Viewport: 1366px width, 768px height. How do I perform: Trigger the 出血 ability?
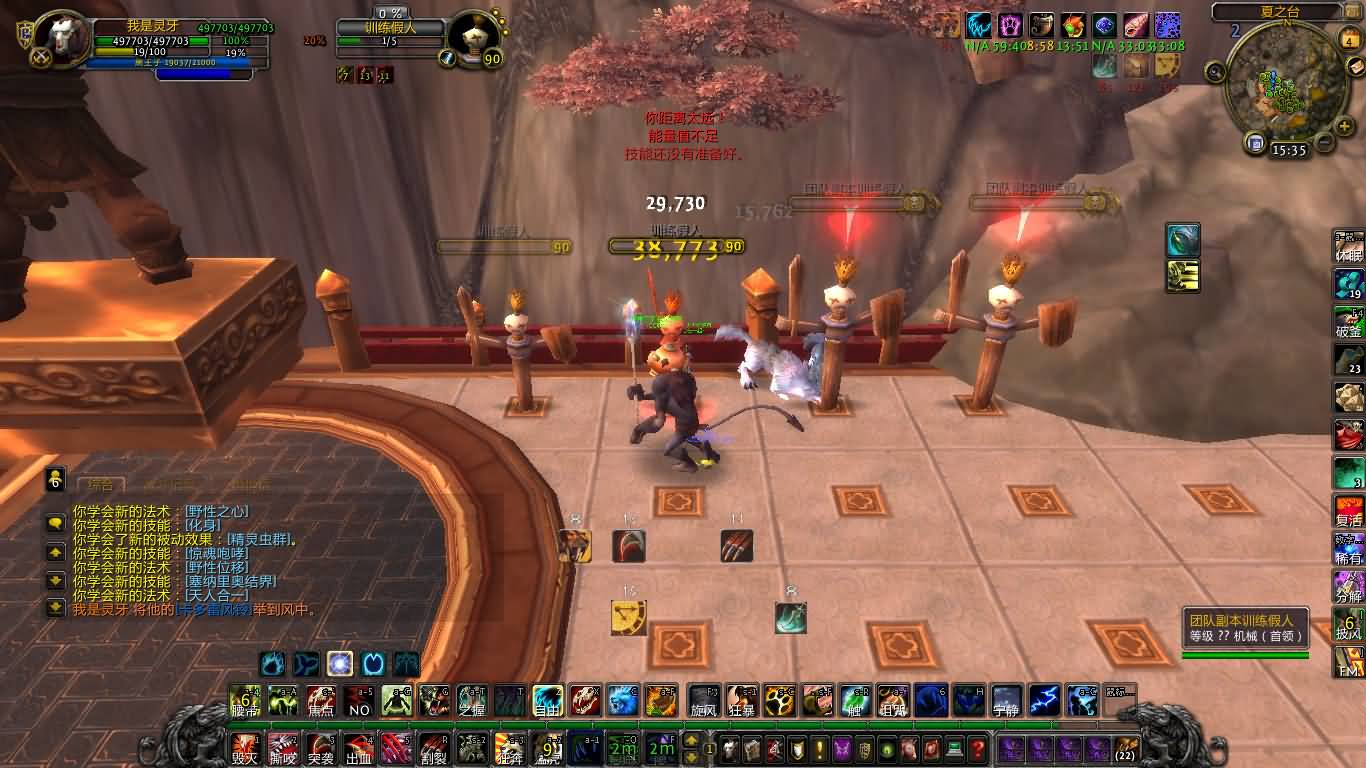coord(358,747)
